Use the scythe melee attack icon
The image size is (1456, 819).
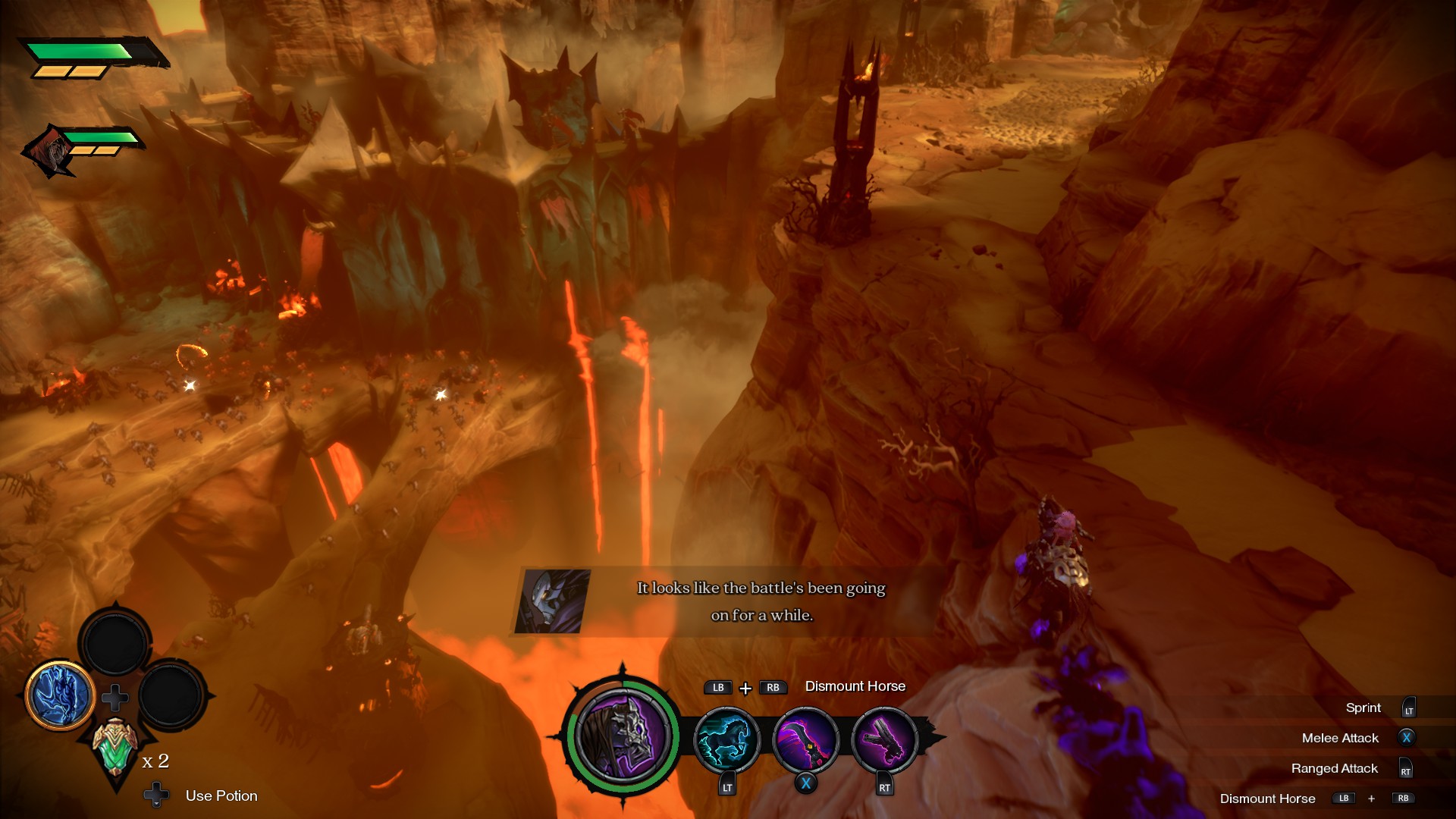(805, 740)
